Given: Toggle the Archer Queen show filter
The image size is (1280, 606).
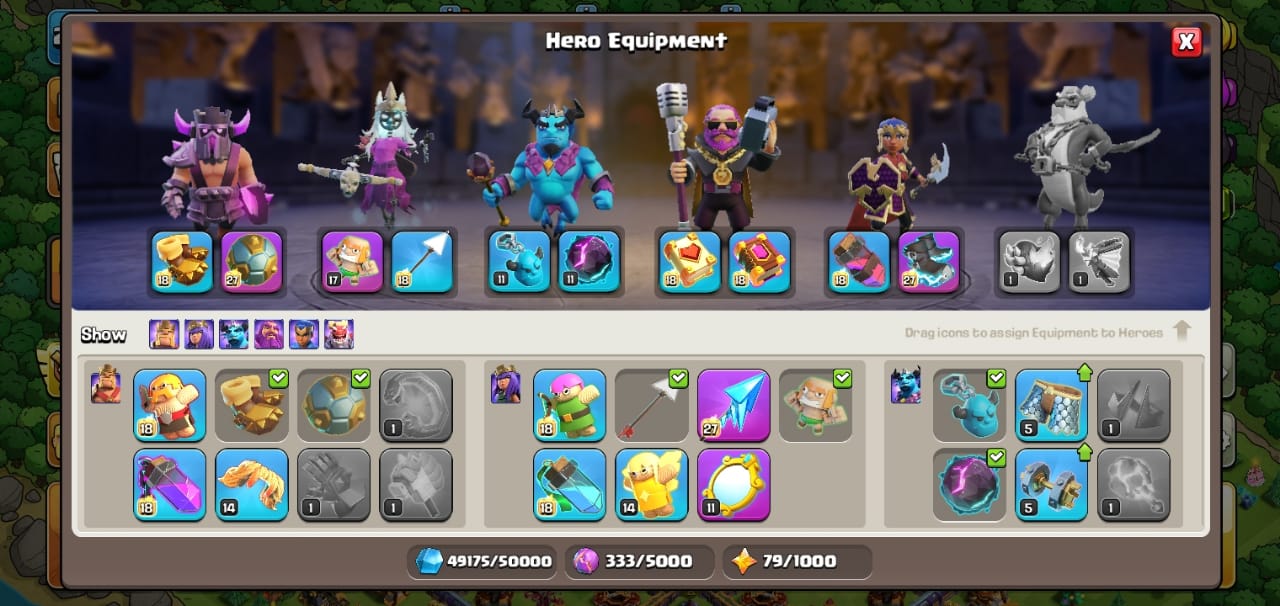Looking at the screenshot, I should 199,334.
